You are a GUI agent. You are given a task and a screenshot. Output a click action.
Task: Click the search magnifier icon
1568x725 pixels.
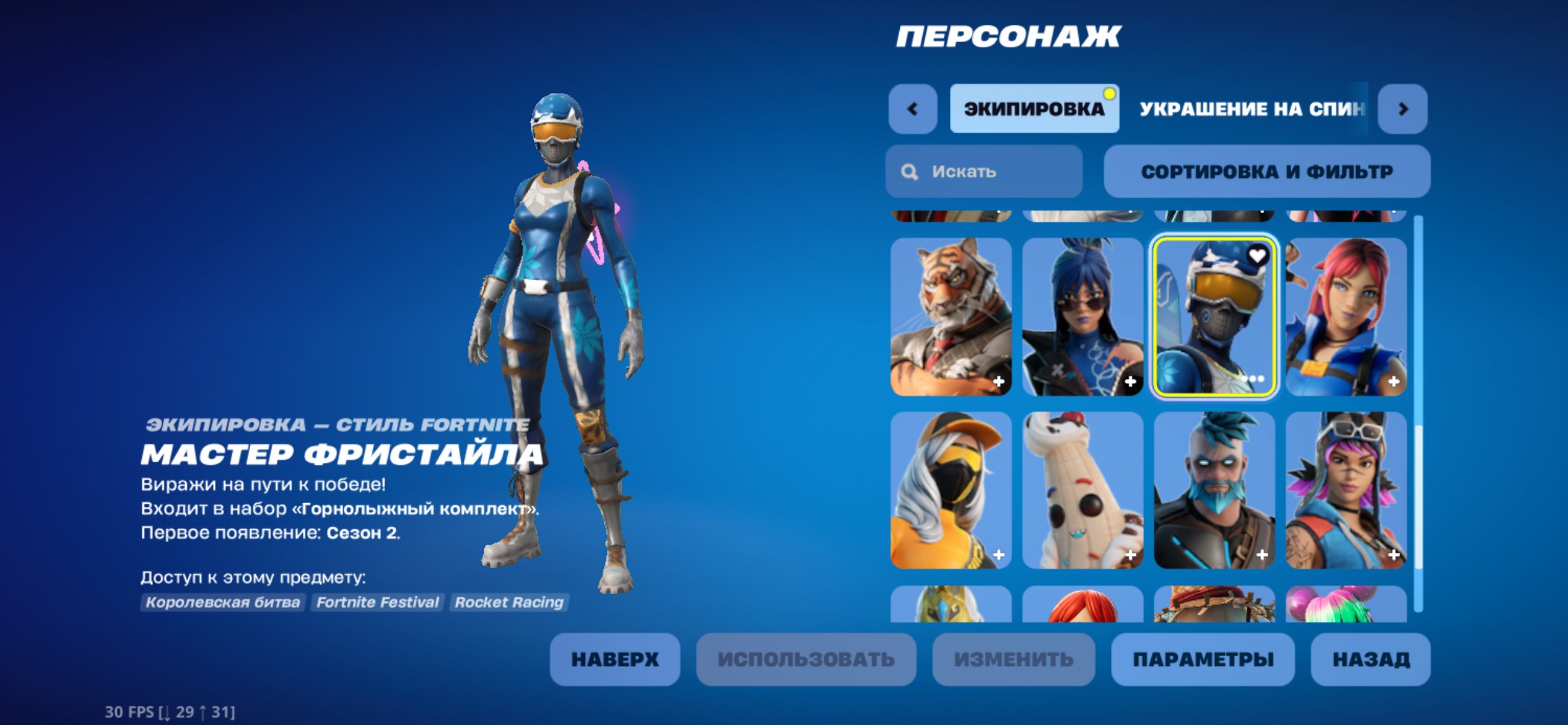point(909,172)
